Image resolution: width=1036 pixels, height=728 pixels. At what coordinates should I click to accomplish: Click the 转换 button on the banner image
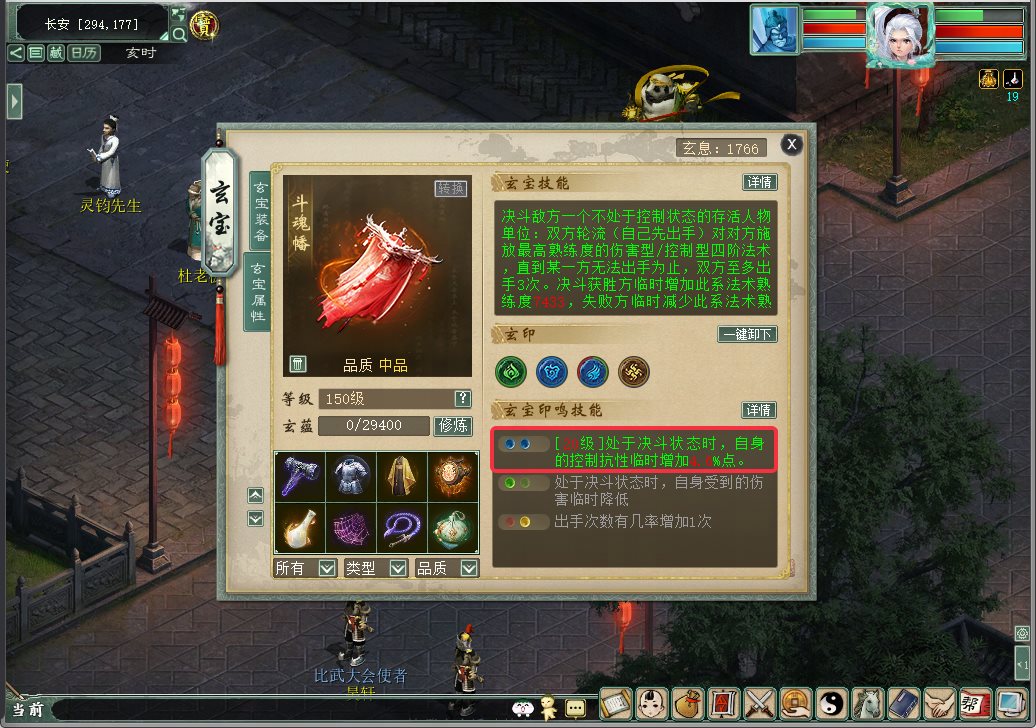(451, 189)
